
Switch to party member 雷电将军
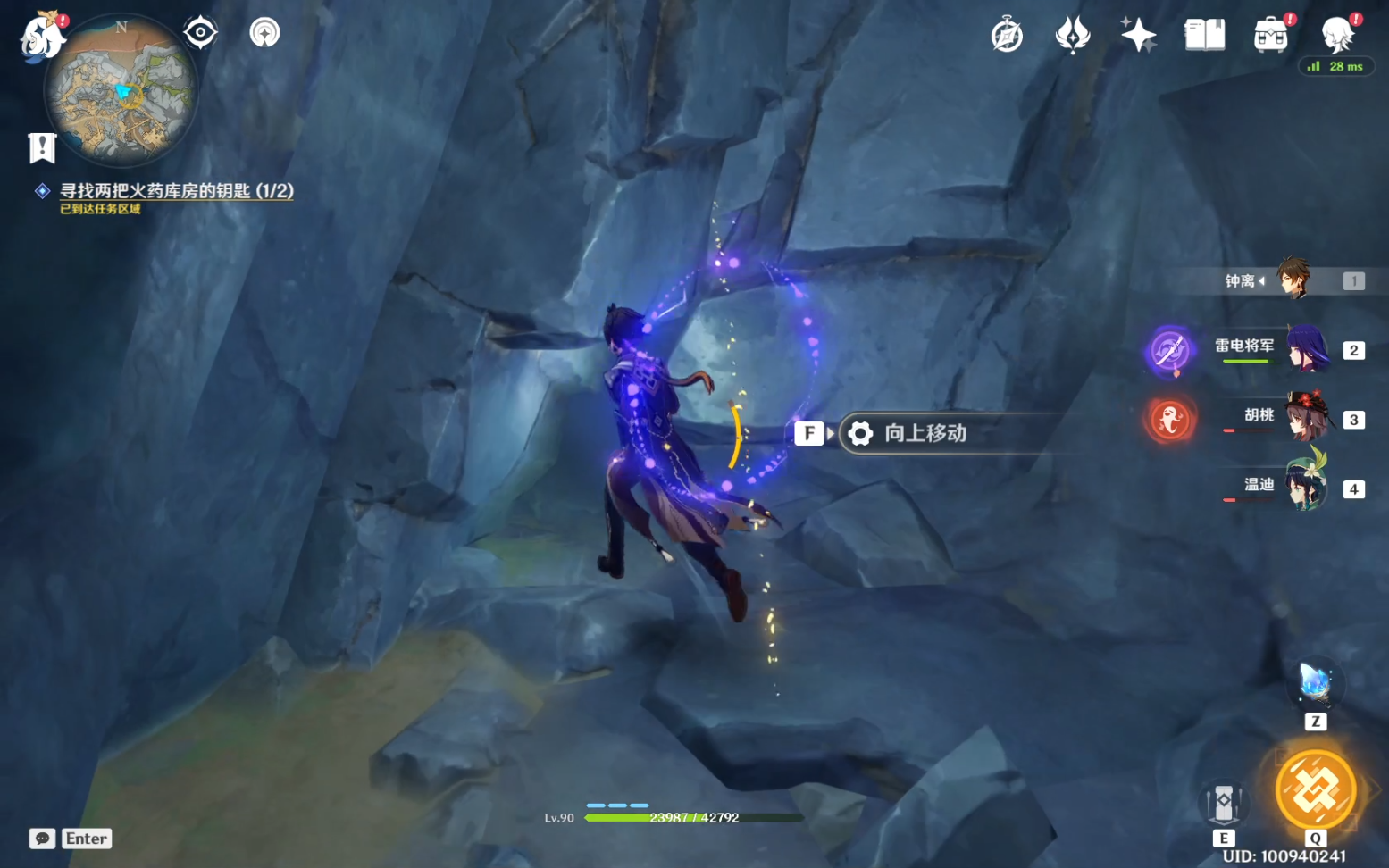point(1306,349)
